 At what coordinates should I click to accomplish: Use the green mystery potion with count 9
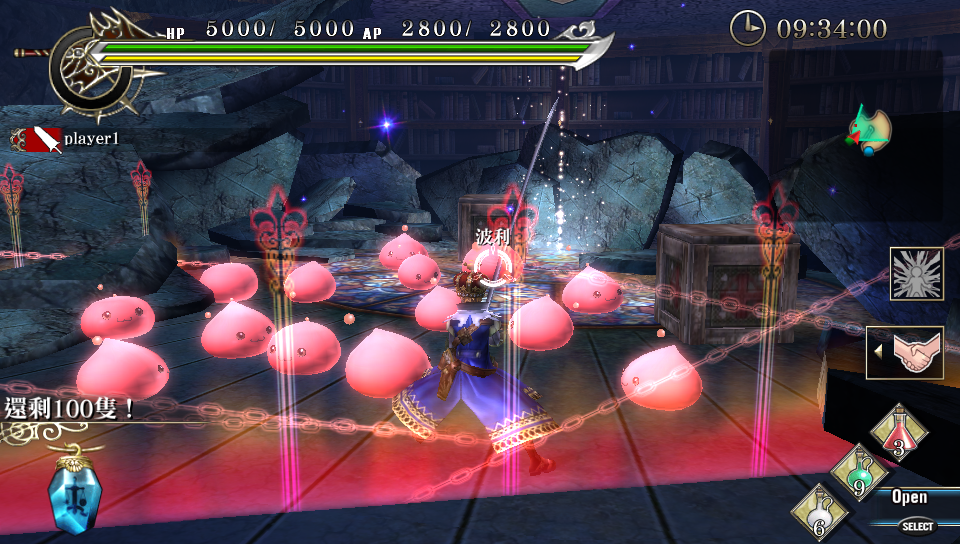857,472
